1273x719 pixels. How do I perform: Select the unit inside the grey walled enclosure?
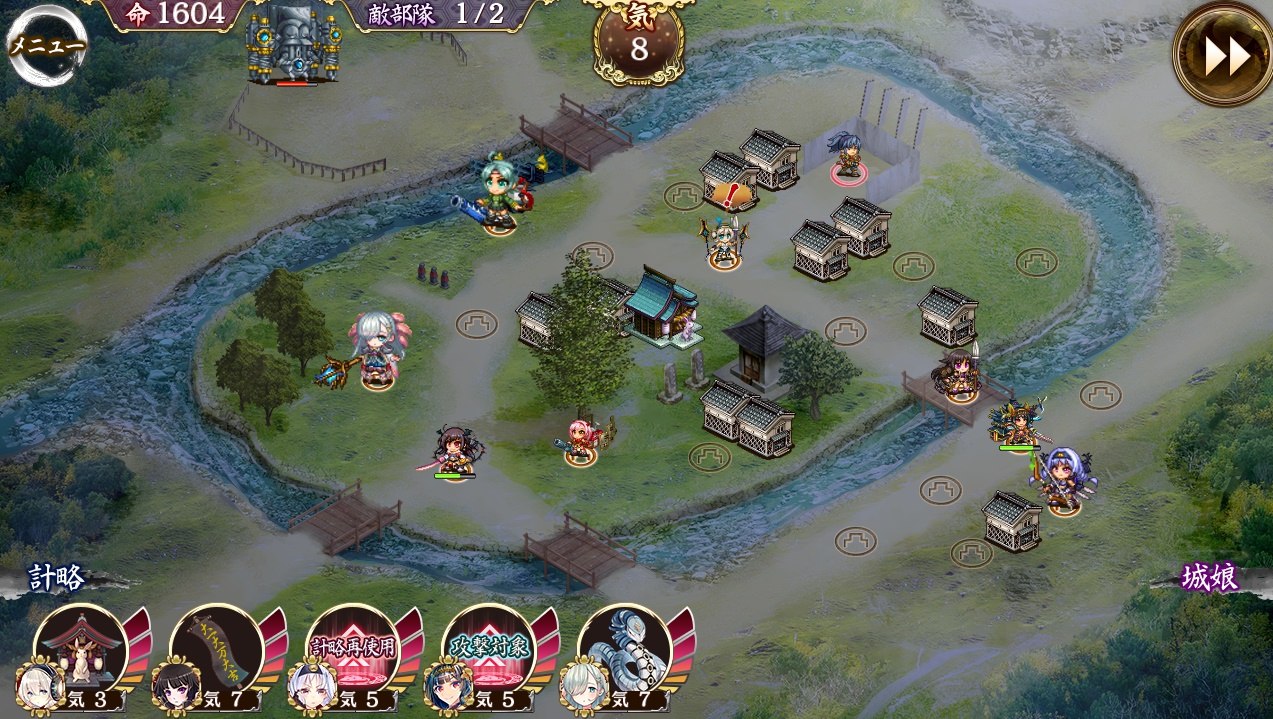point(848,156)
